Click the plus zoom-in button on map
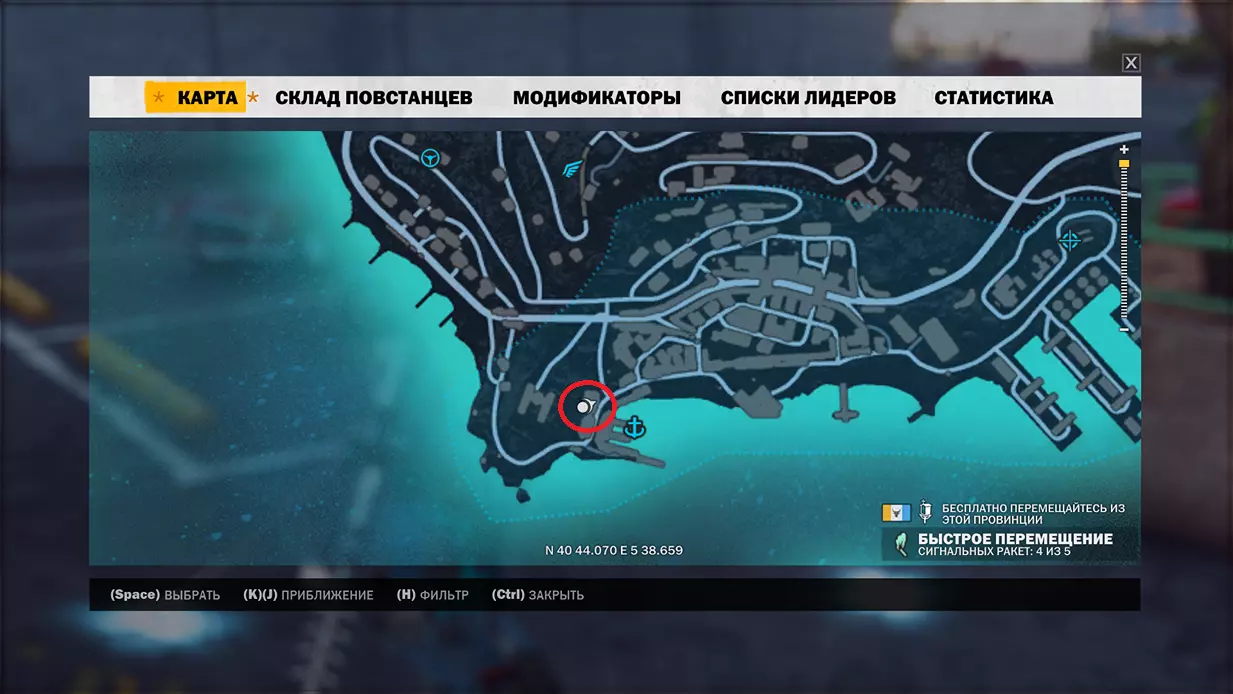The width and height of the screenshot is (1233, 694). pos(1124,149)
